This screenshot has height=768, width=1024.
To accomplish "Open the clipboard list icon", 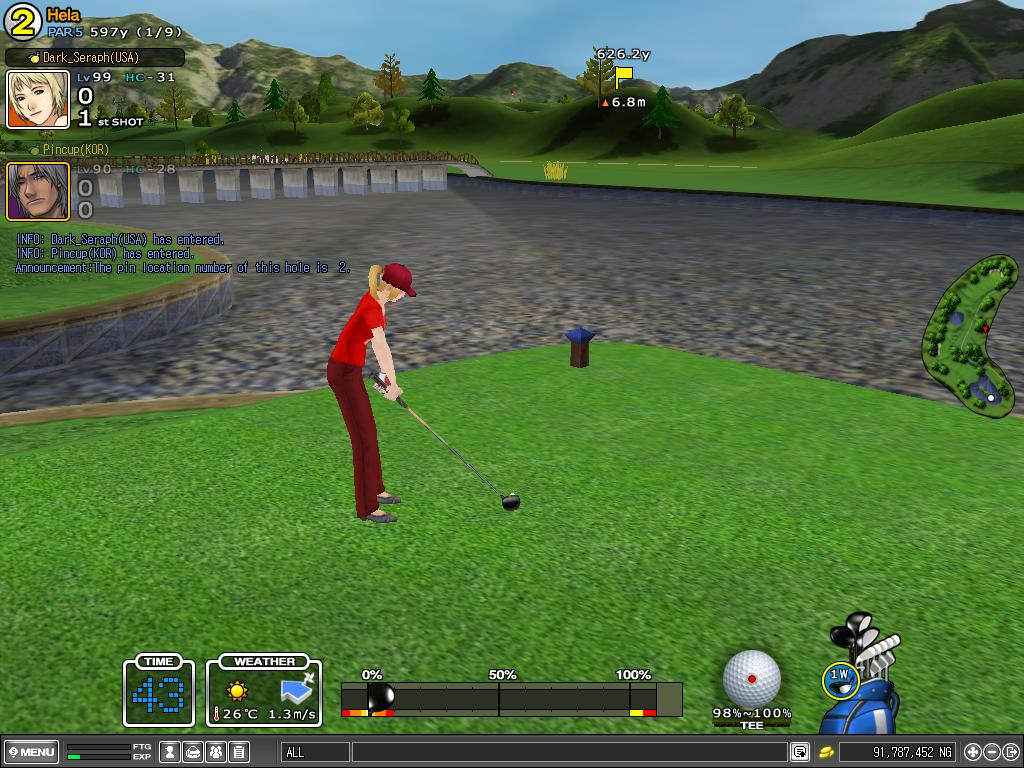I will pyautogui.click(x=239, y=752).
